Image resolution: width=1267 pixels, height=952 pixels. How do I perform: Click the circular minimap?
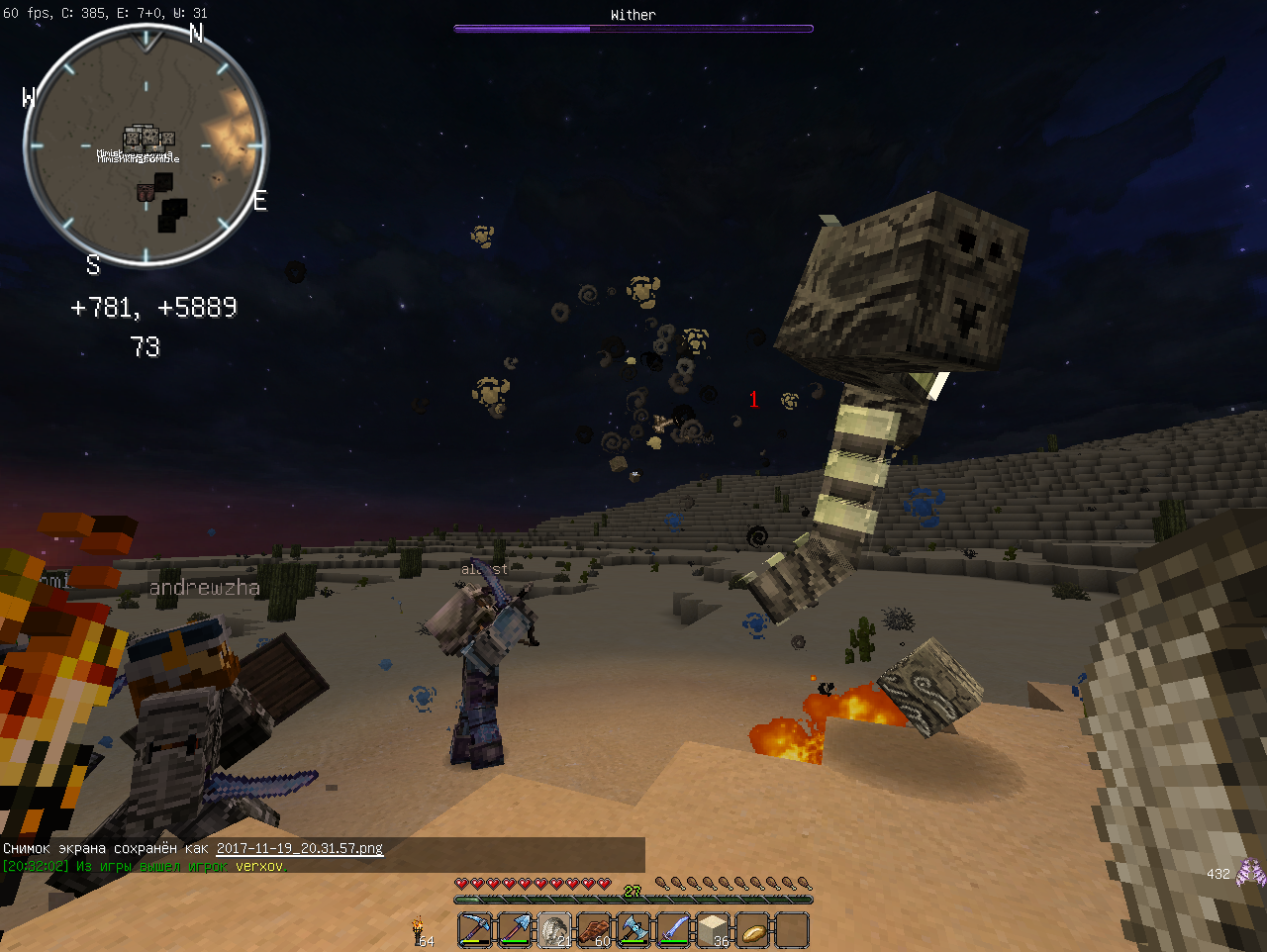click(x=146, y=146)
